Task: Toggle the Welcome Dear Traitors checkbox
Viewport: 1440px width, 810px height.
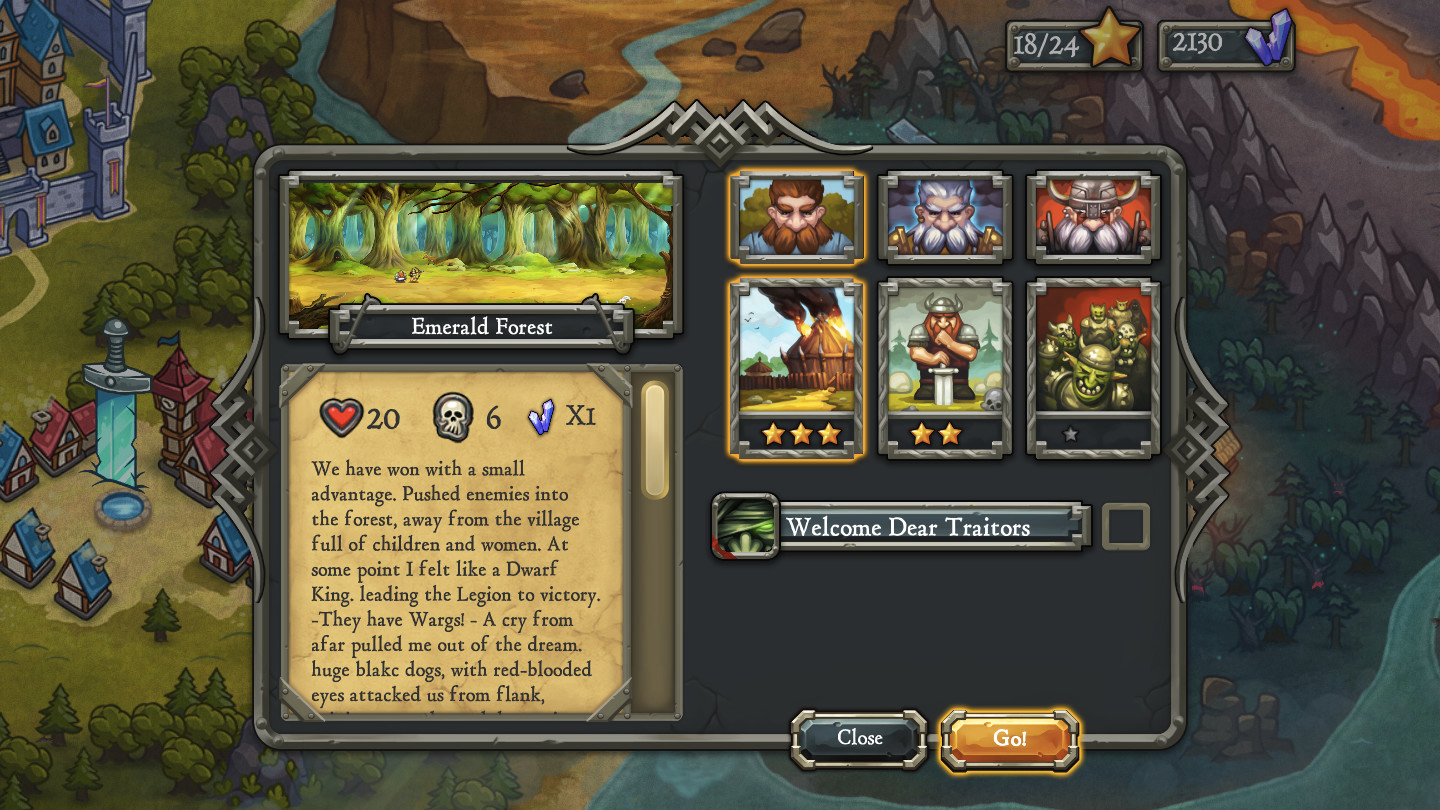Action: pos(1126,527)
